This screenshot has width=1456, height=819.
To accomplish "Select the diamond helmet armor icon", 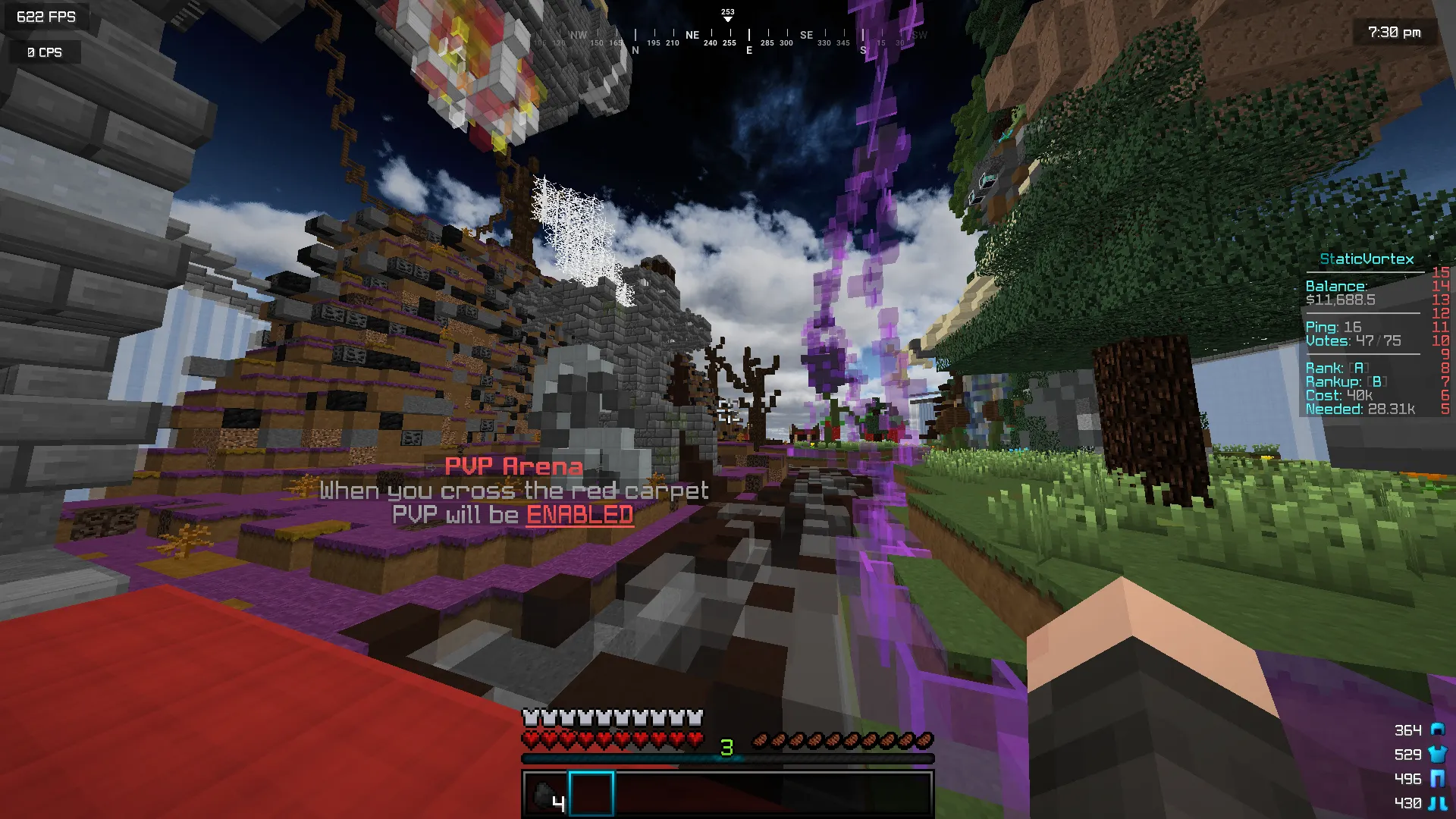I will 1437,730.
